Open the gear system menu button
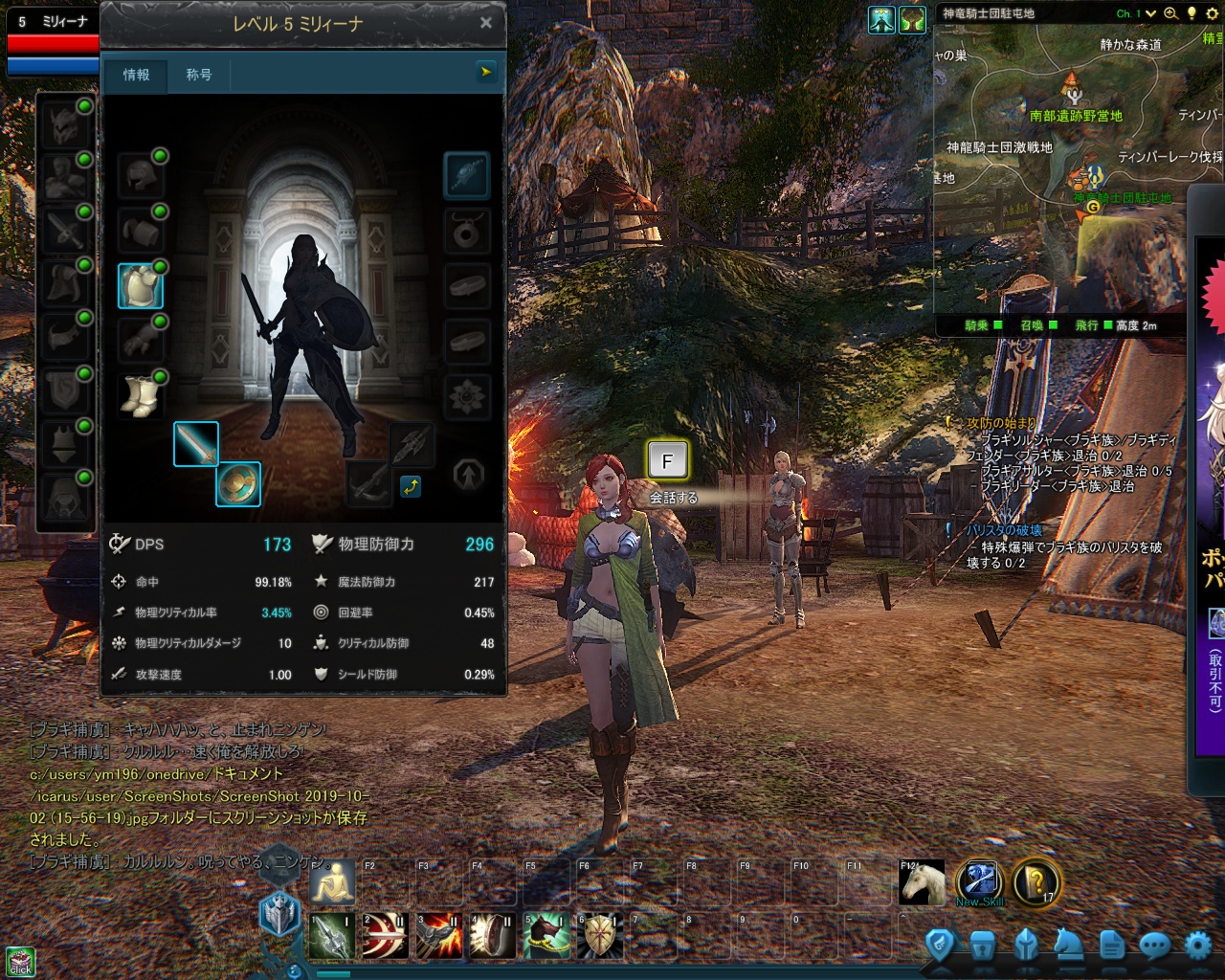1225x980 pixels. click(x=1197, y=947)
